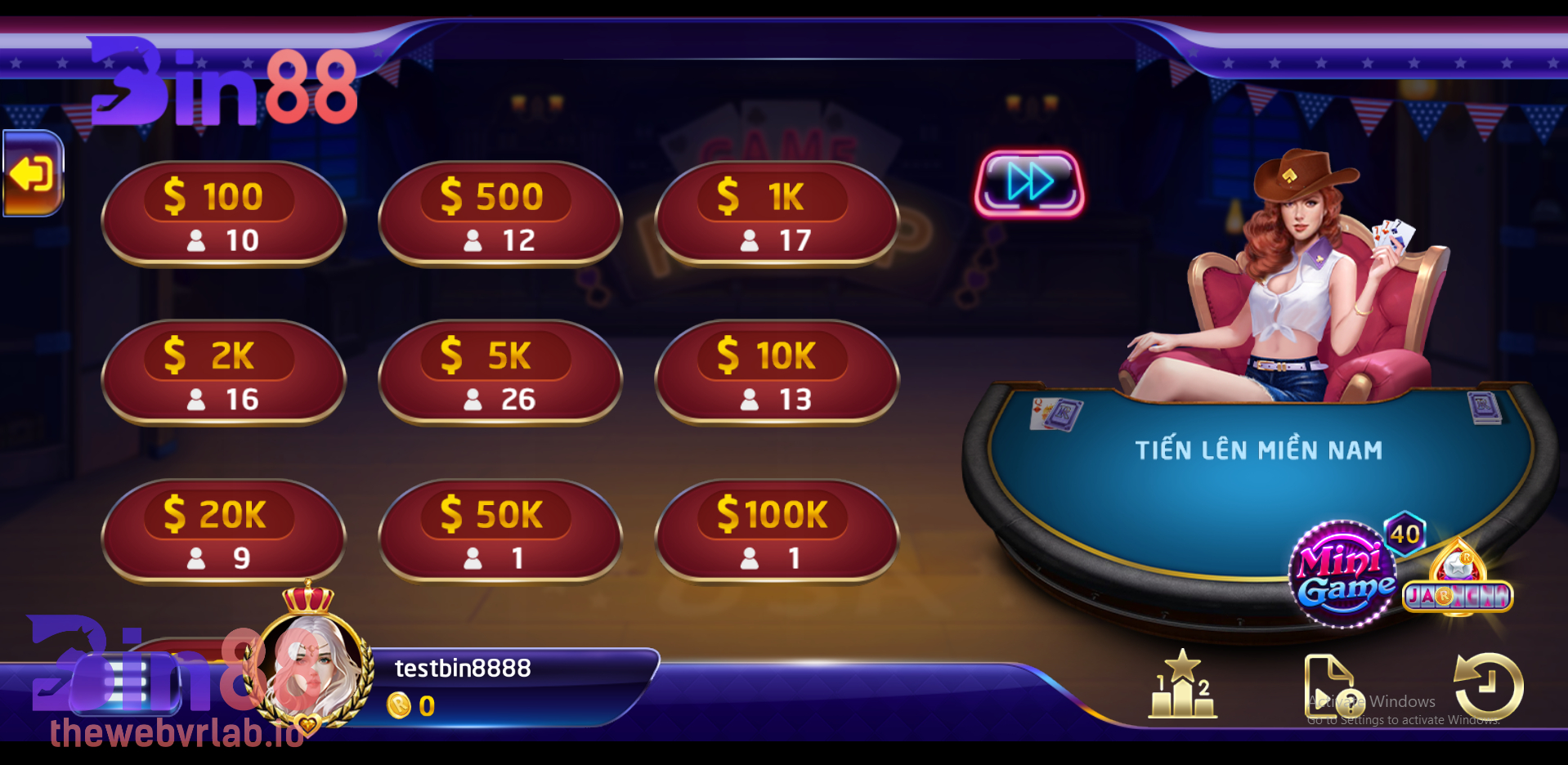Open match history via the clock icon
The height and width of the screenshot is (765, 1568).
(1485, 687)
